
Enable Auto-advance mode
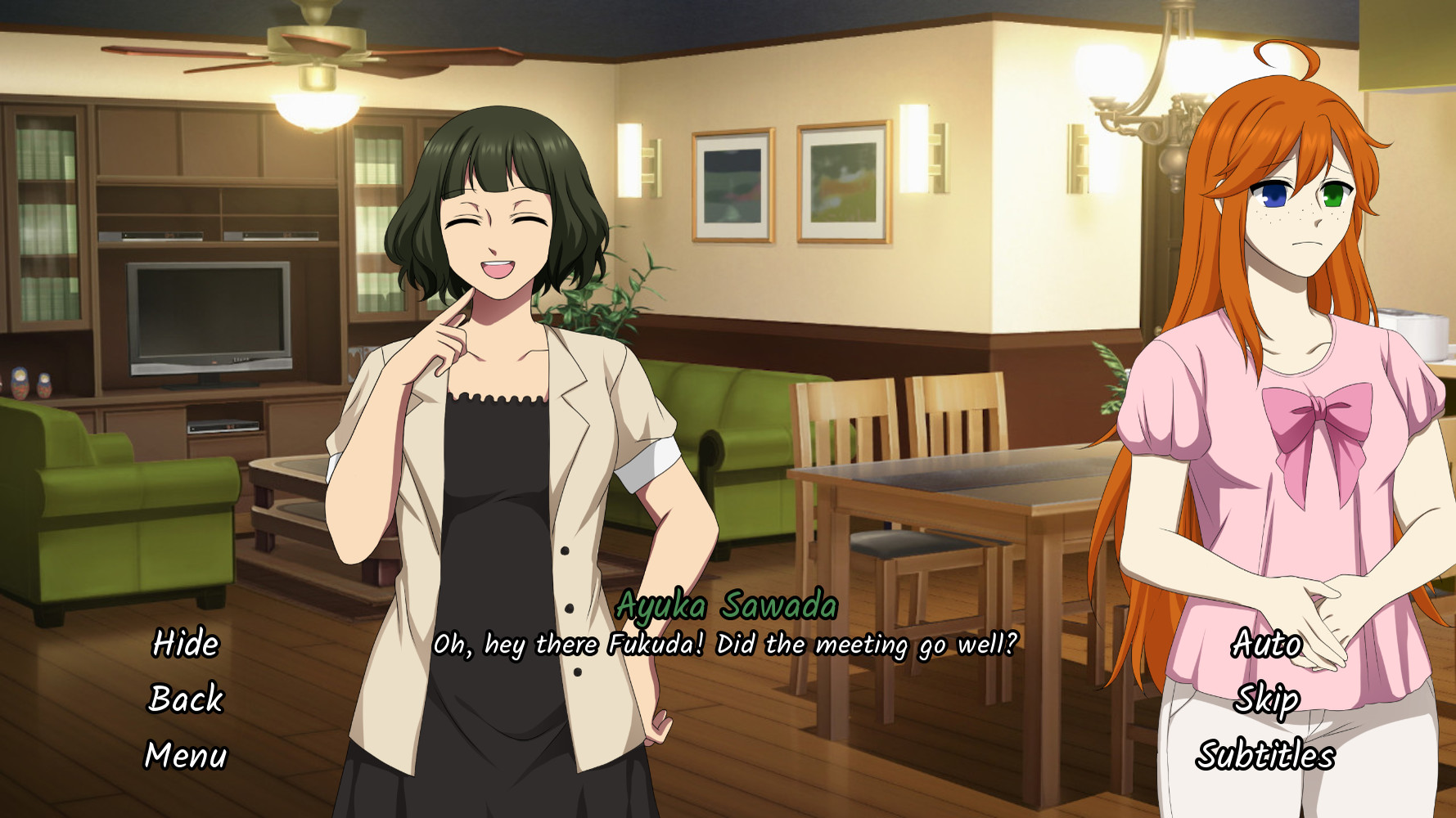tap(1265, 645)
